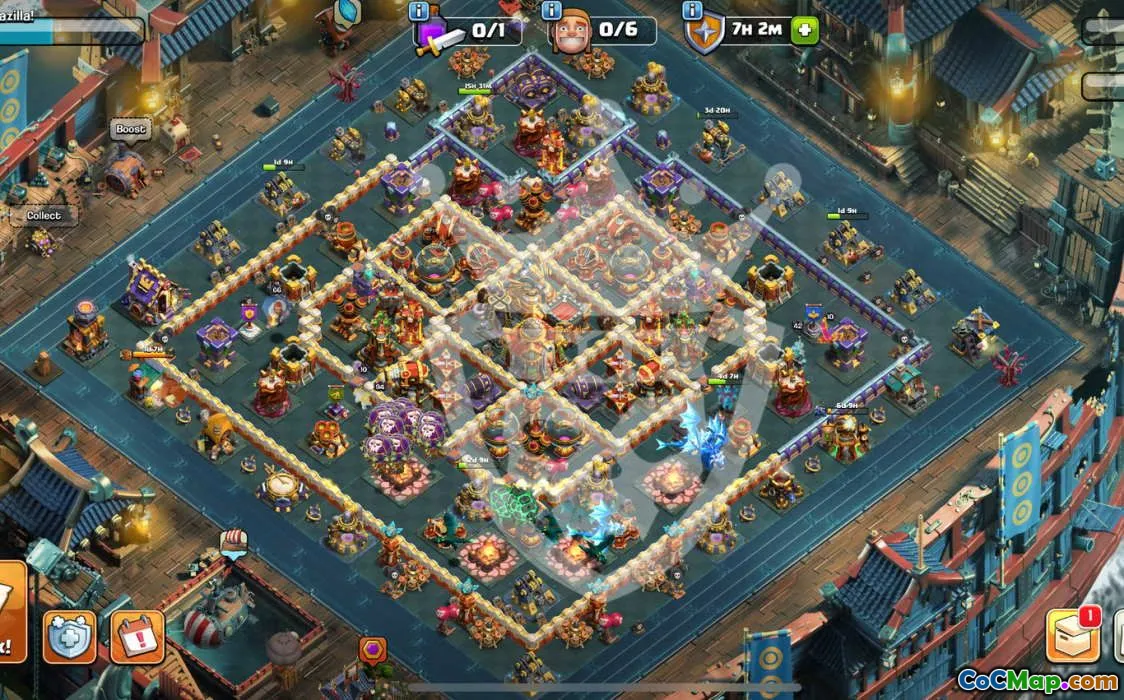This screenshot has height=700, width=1124.
Task: Add shield time with the green plus button
Action: point(804,30)
